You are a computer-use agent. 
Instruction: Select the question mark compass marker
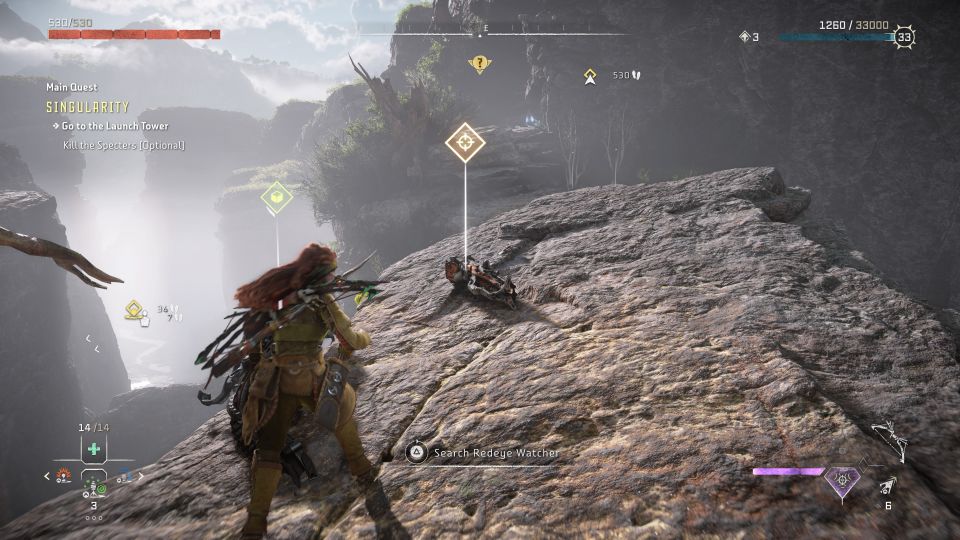pyautogui.click(x=480, y=64)
